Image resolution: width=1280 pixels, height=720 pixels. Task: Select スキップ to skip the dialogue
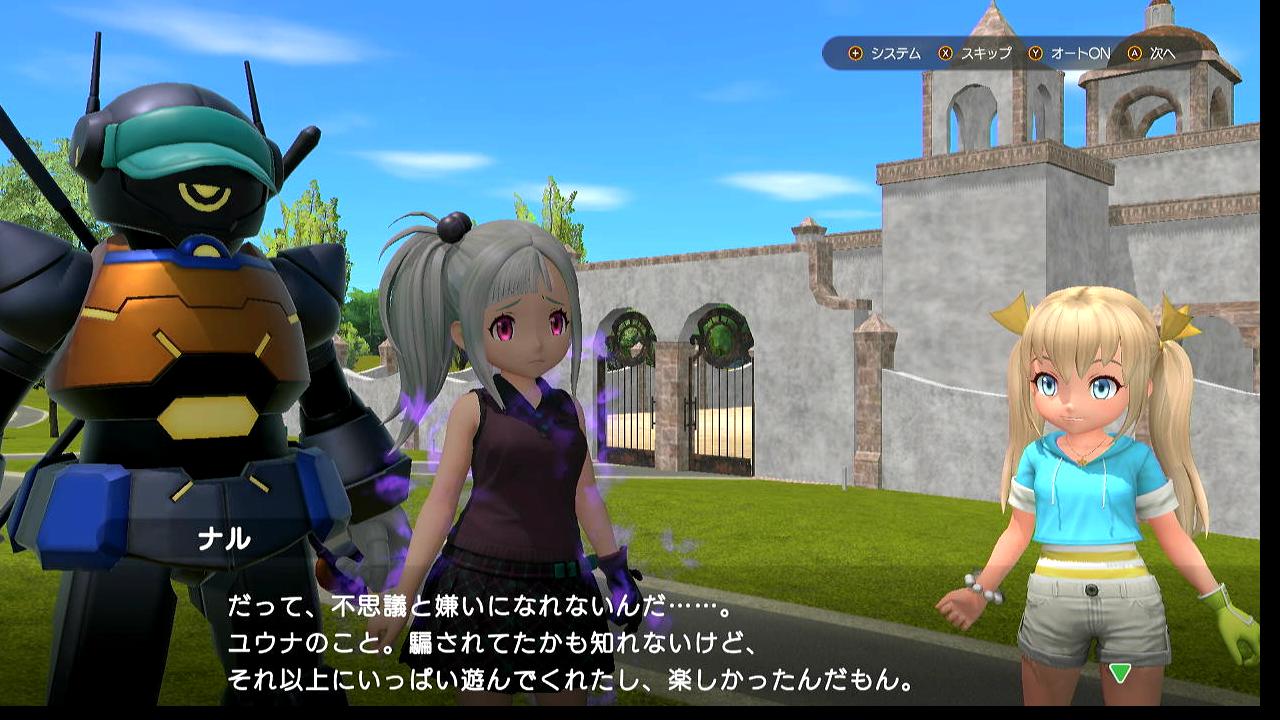click(975, 53)
